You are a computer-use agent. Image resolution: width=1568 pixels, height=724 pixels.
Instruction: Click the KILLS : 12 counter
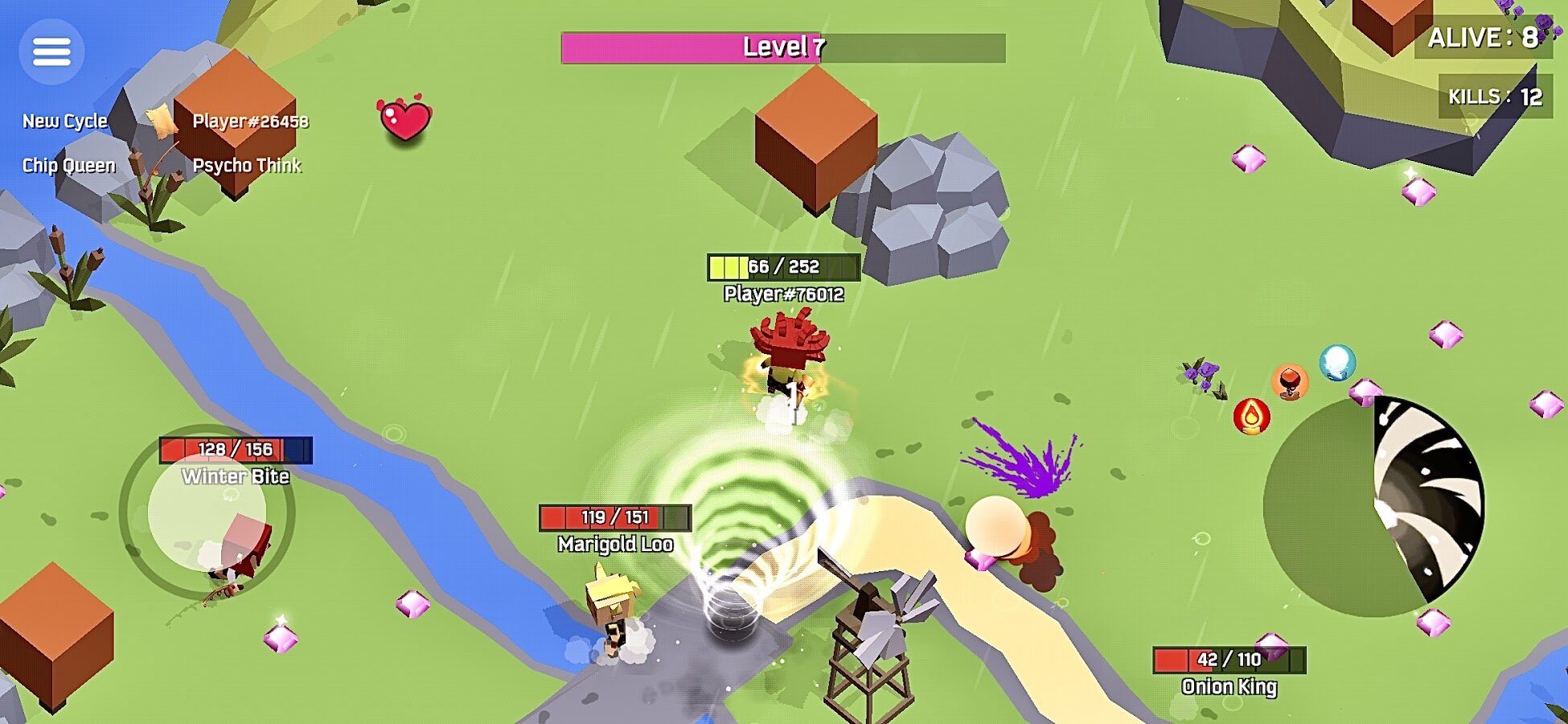(x=1496, y=97)
